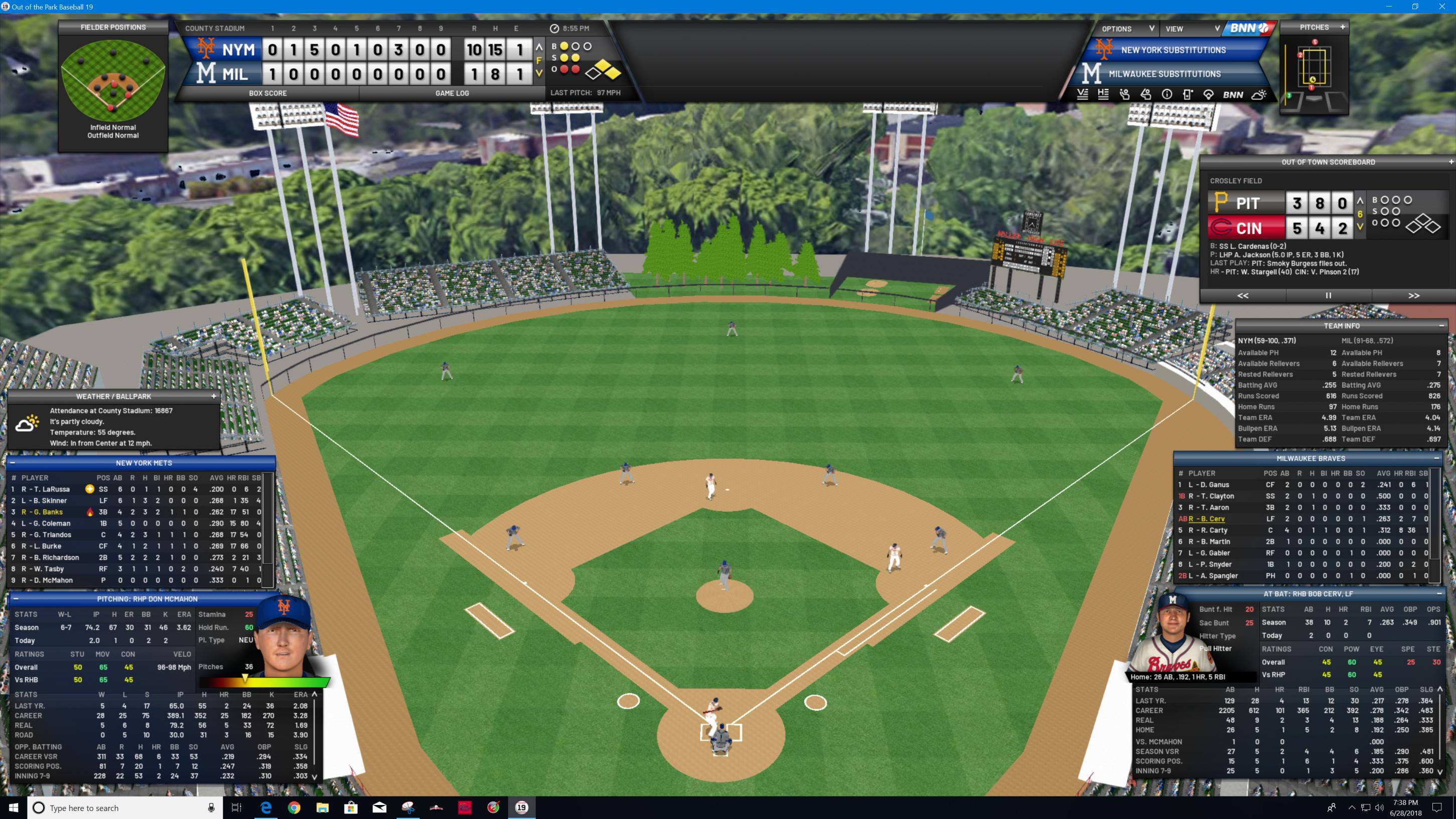
Task: Expand the Pitches panel with plus button
Action: (x=1342, y=27)
